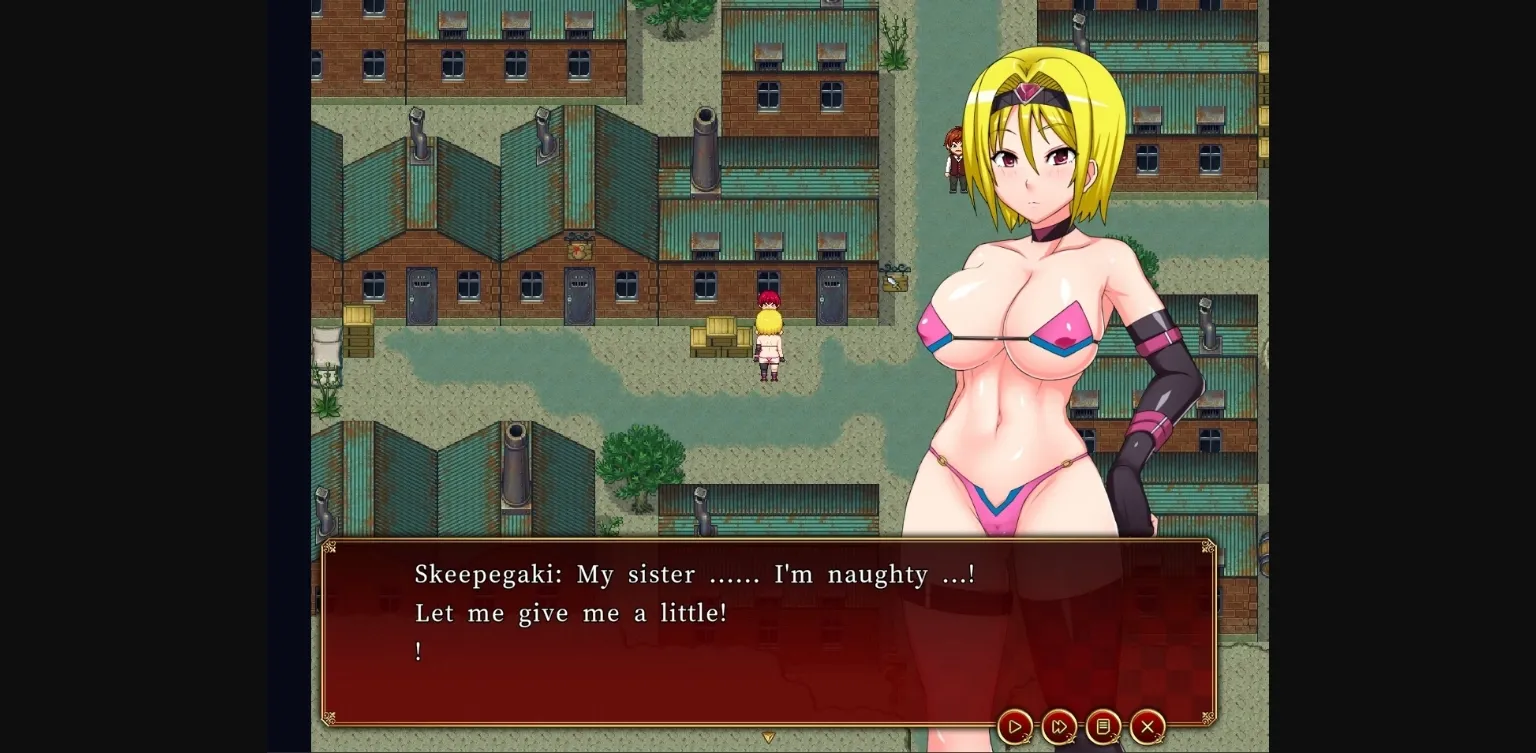Viewport: 1536px width, 753px height.
Task: Open the message log icon
Action: tap(1103, 727)
